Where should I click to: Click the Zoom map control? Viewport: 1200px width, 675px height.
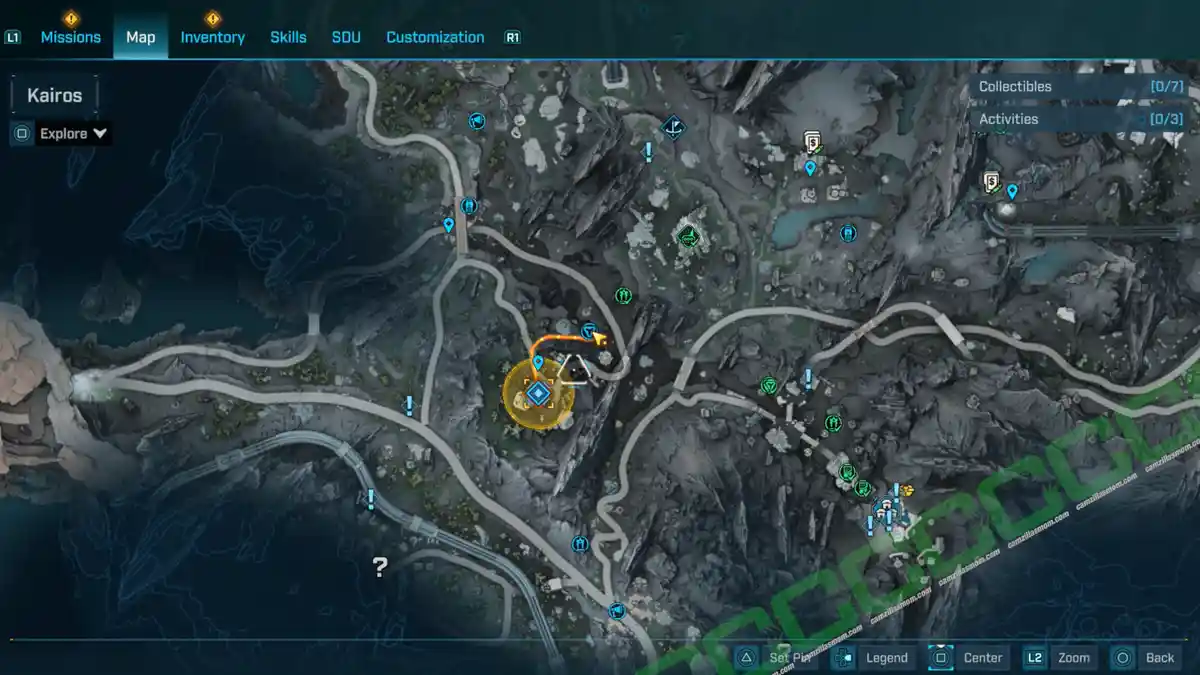[x=1073, y=657]
